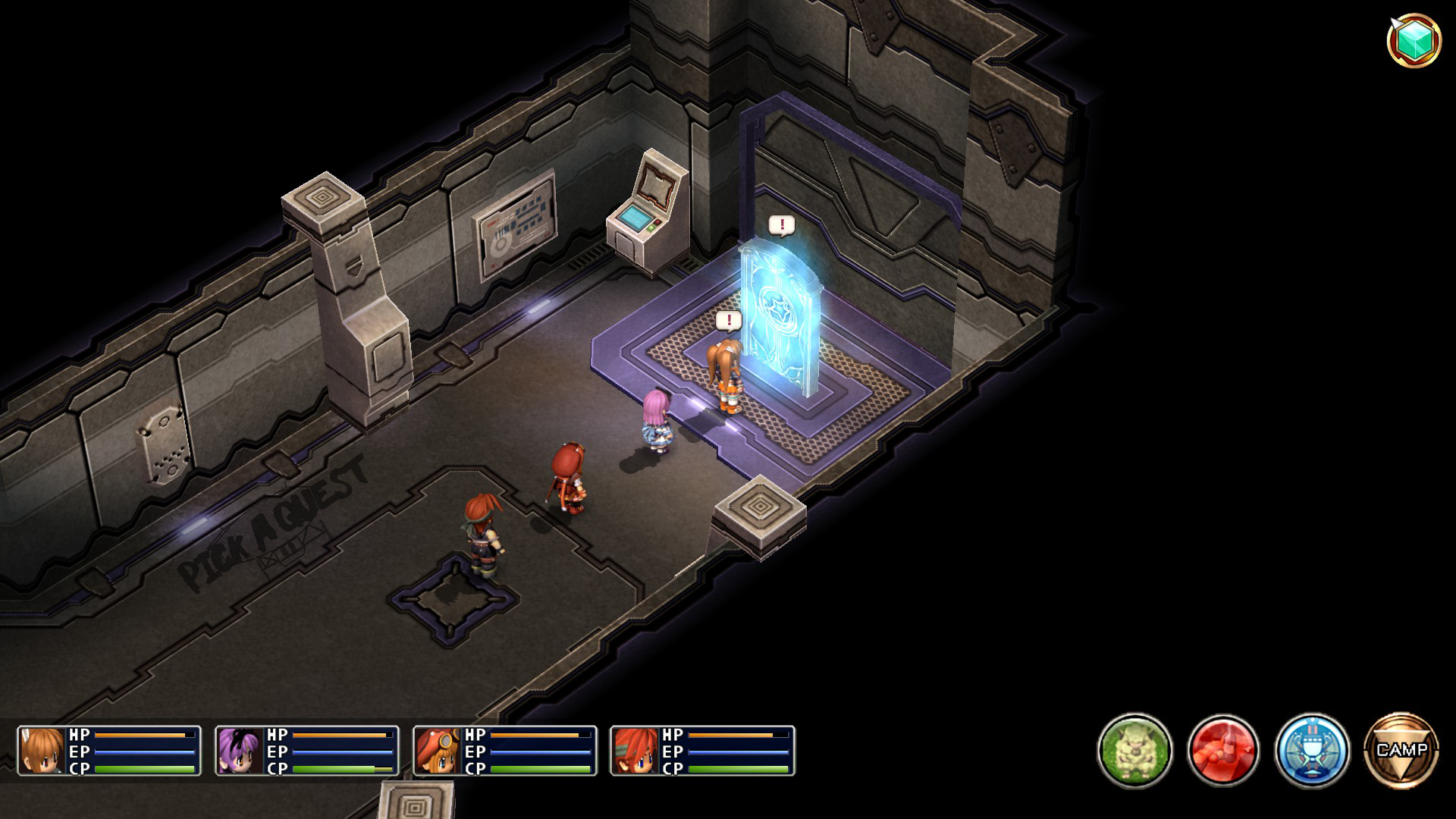Select the orange-haired girl's party portrait
Image resolution: width=1456 pixels, height=819 pixels.
click(42, 751)
